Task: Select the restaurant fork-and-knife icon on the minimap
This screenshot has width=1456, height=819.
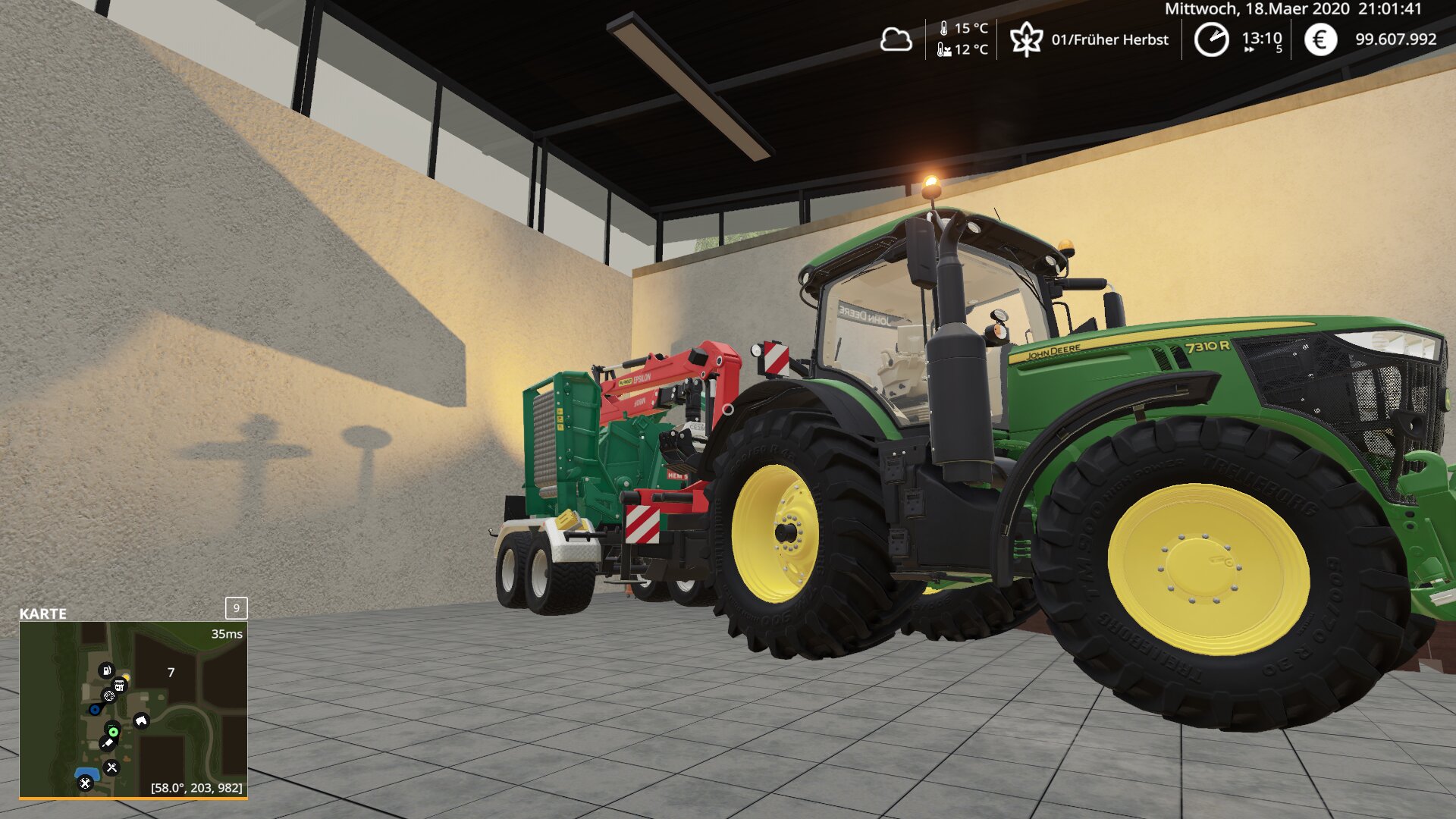Action: tap(111, 767)
